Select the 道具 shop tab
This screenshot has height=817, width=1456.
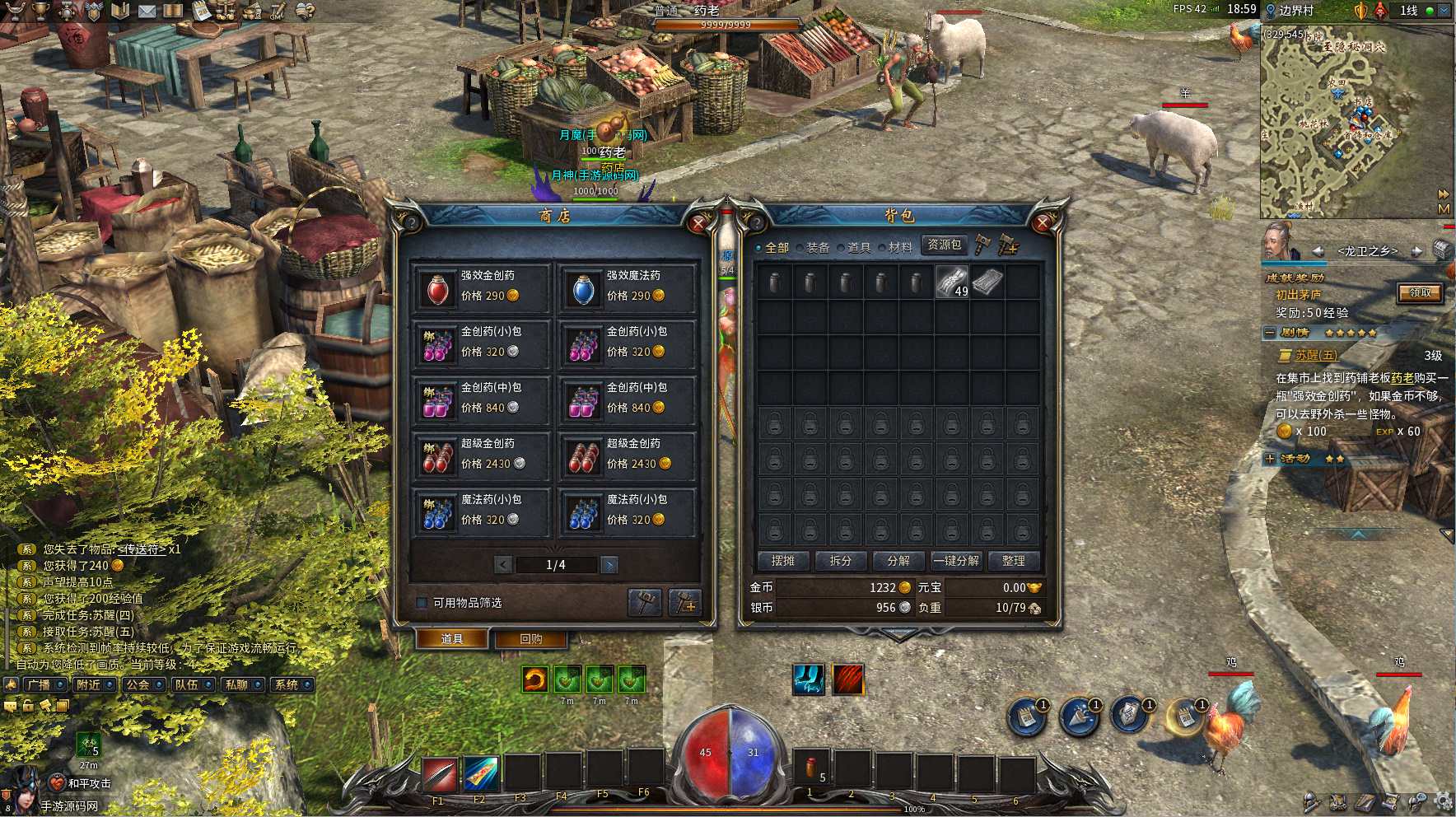pyautogui.click(x=451, y=639)
